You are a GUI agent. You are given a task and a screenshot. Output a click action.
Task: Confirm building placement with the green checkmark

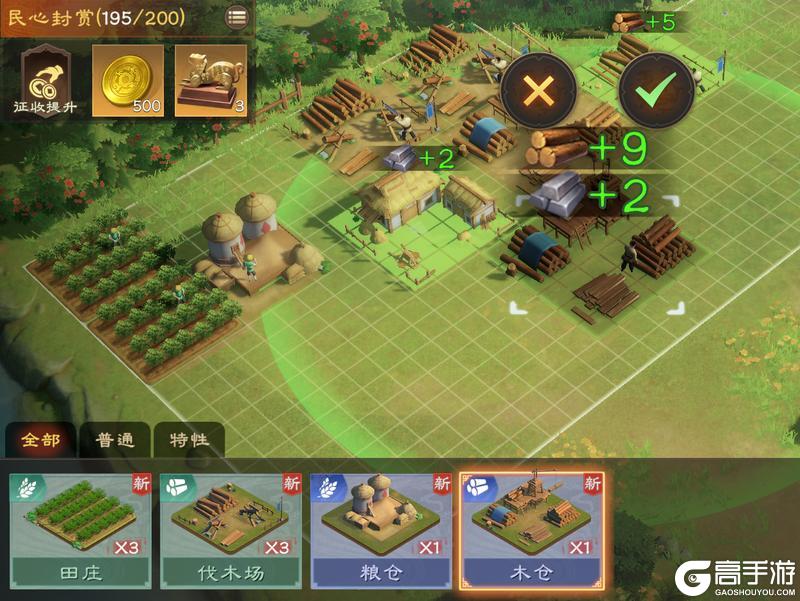656,91
